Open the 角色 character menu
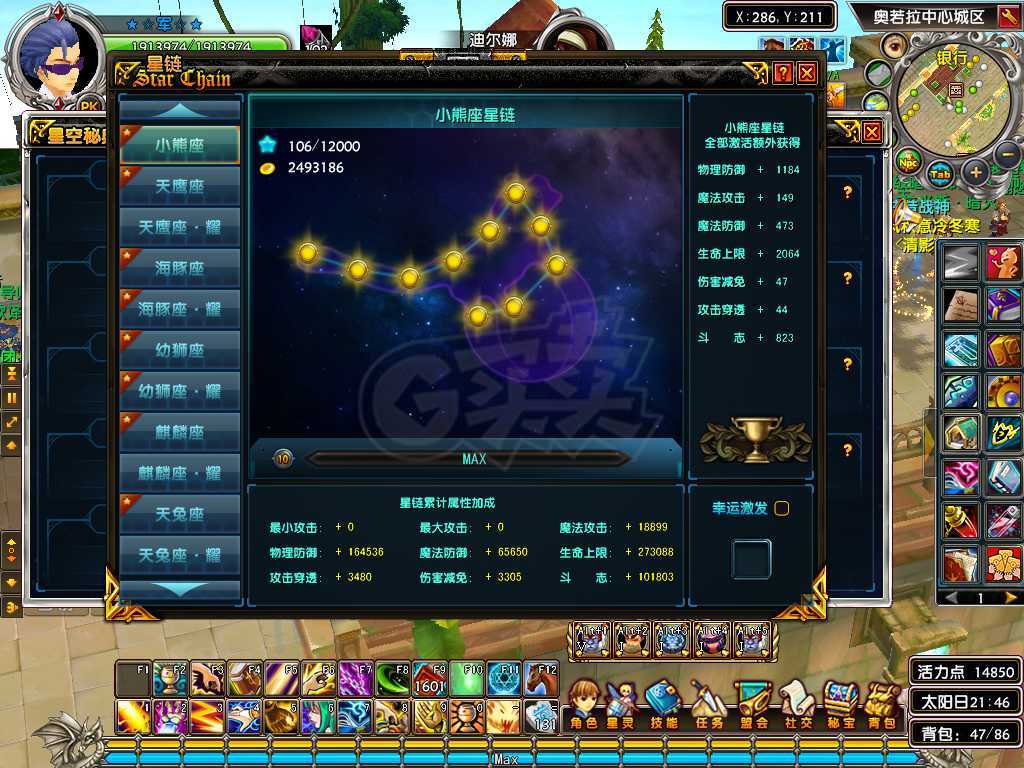The image size is (1024, 768). [583, 703]
